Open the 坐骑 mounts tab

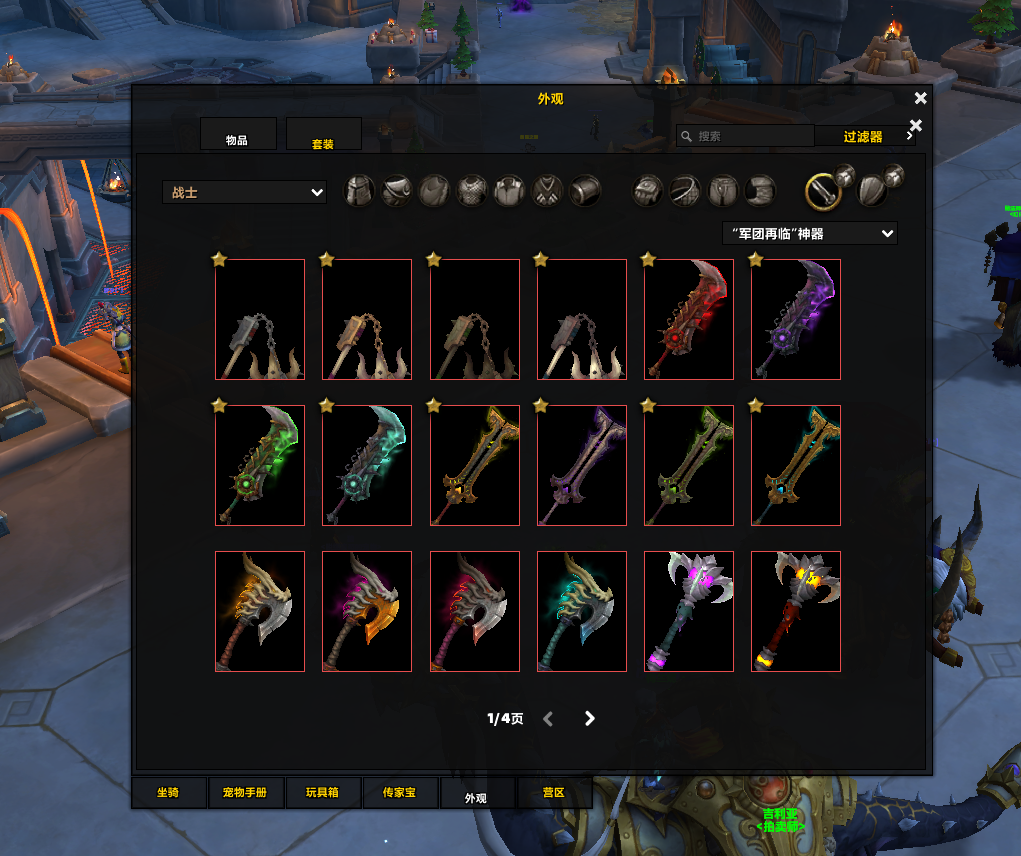click(168, 793)
